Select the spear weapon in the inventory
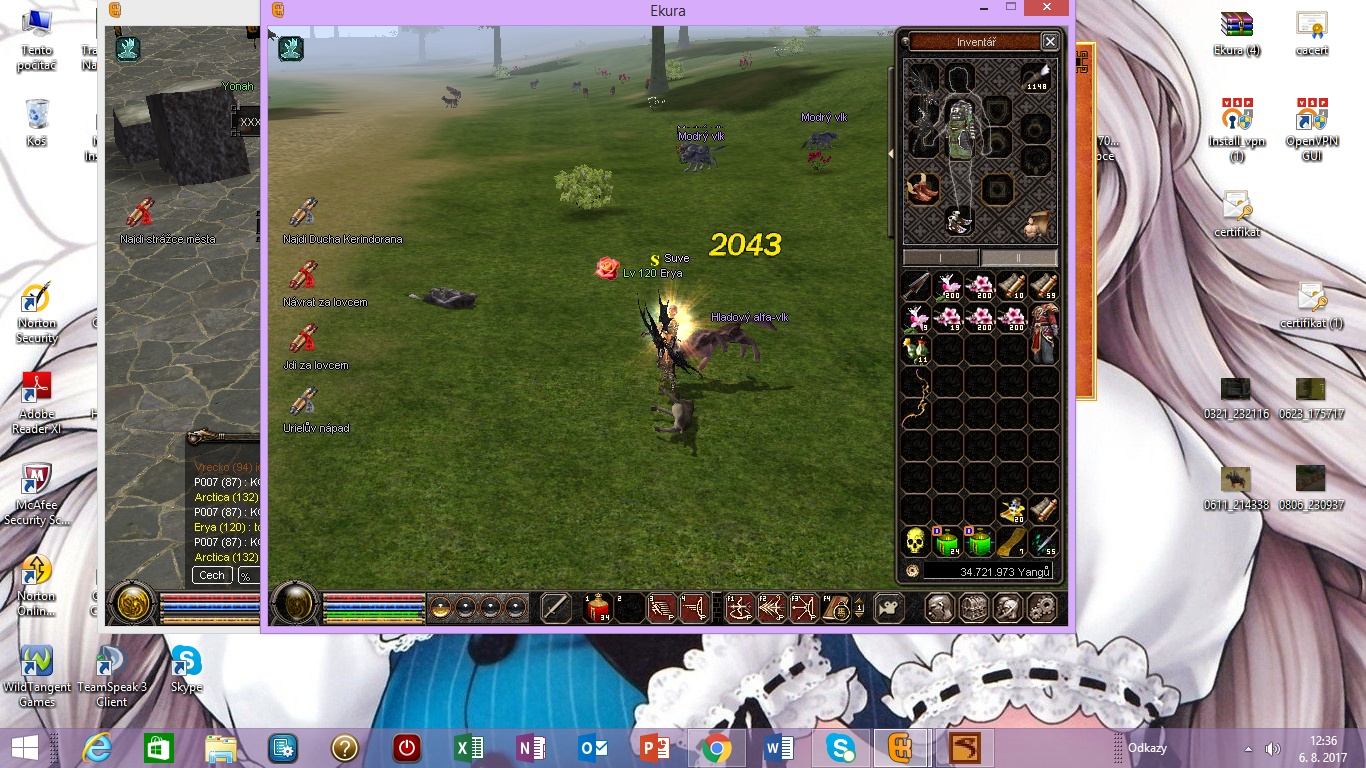Image resolution: width=1366 pixels, height=768 pixels. [916, 287]
